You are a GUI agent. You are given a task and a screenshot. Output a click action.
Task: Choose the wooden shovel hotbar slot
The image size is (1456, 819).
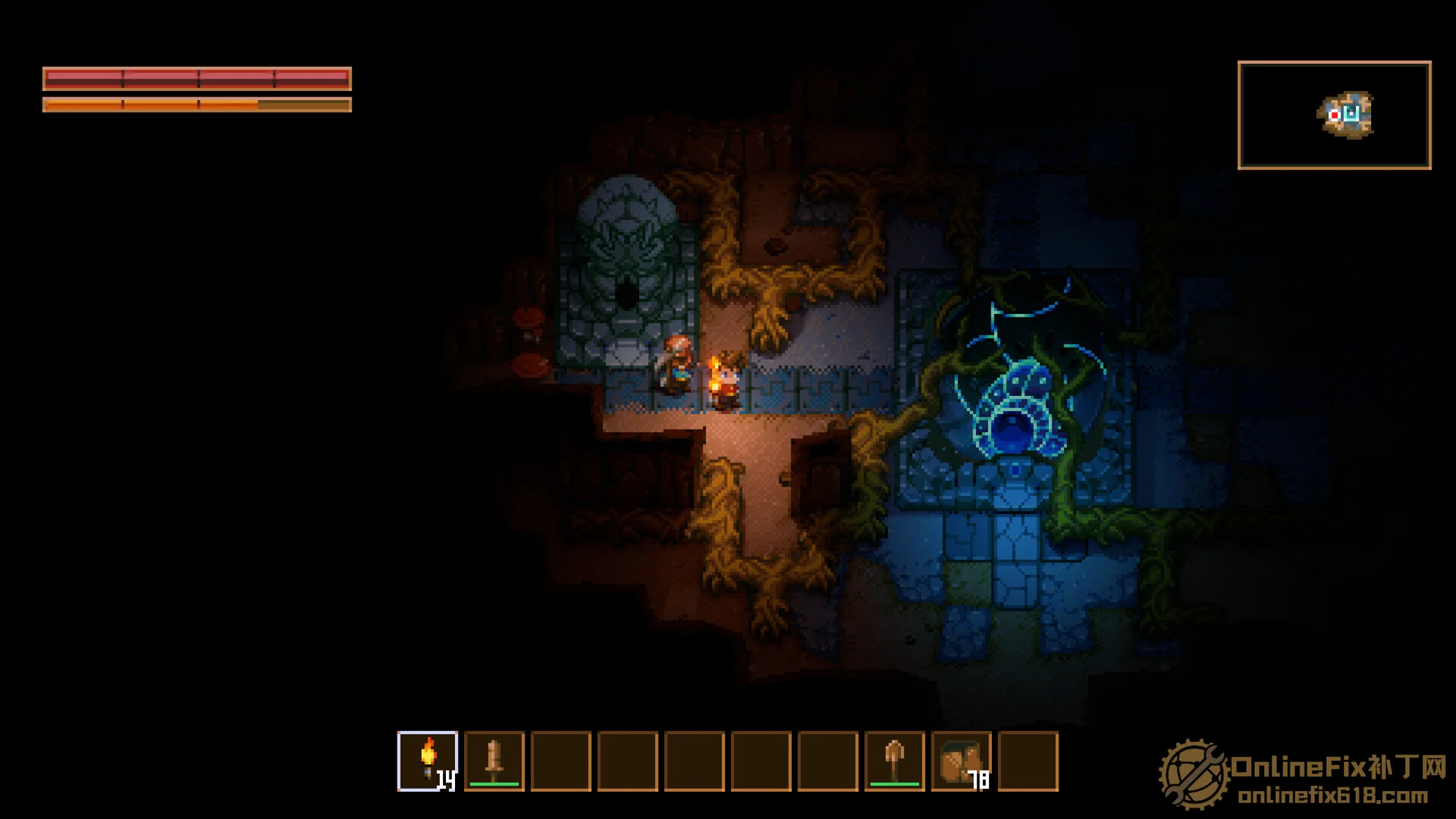[895, 761]
